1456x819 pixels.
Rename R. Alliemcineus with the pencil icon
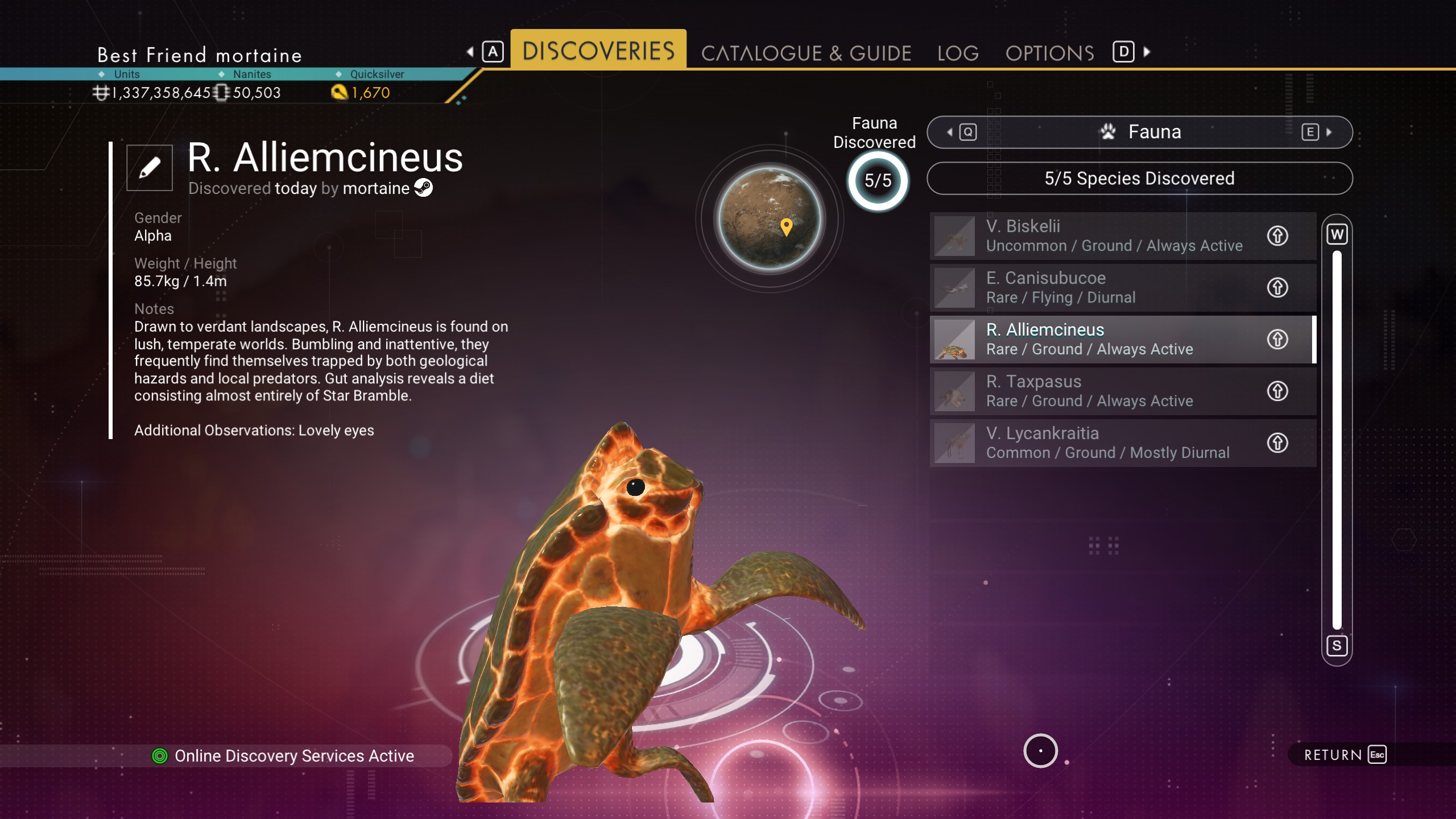(150, 168)
